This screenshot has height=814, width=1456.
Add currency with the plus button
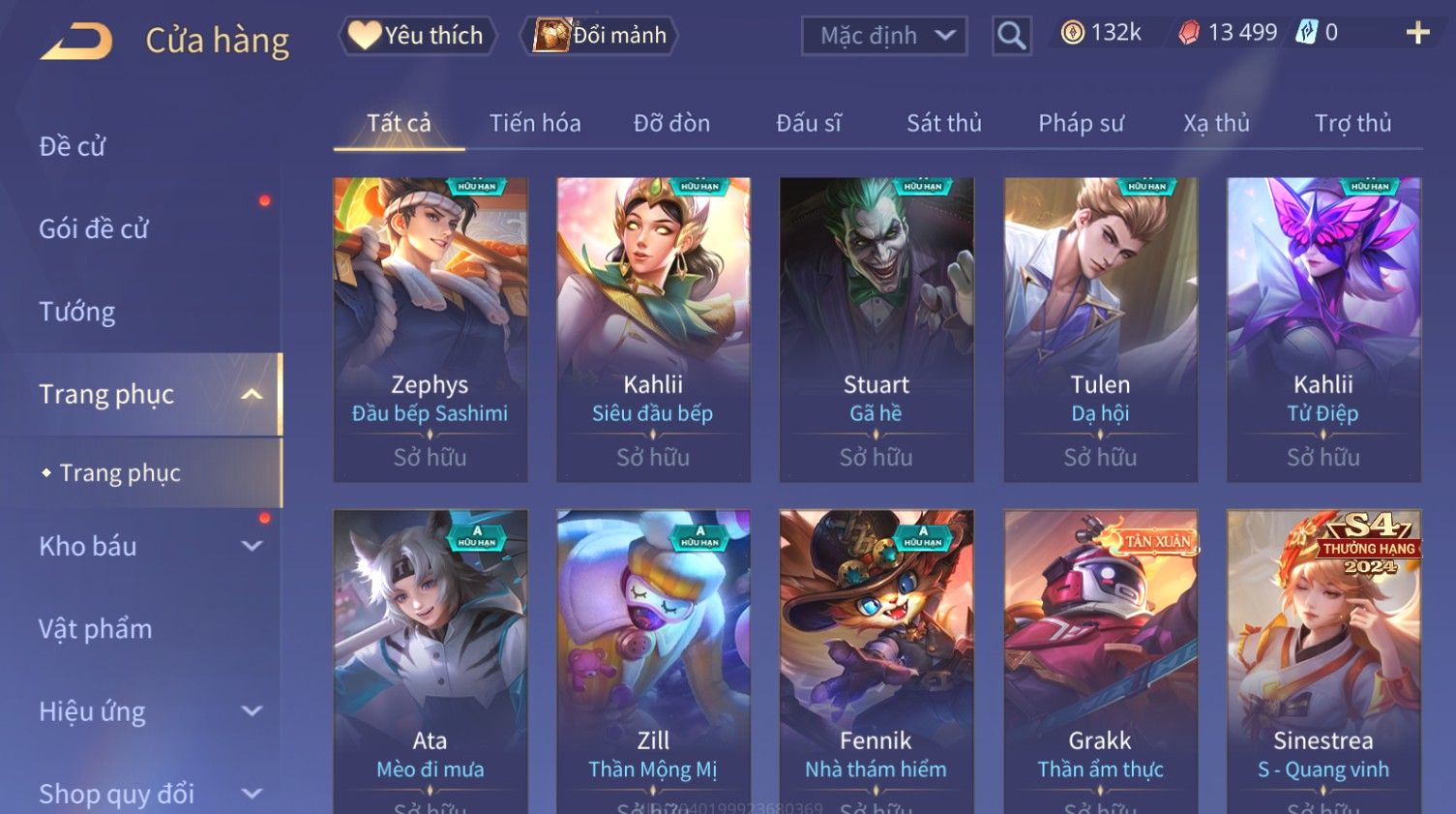(1417, 33)
